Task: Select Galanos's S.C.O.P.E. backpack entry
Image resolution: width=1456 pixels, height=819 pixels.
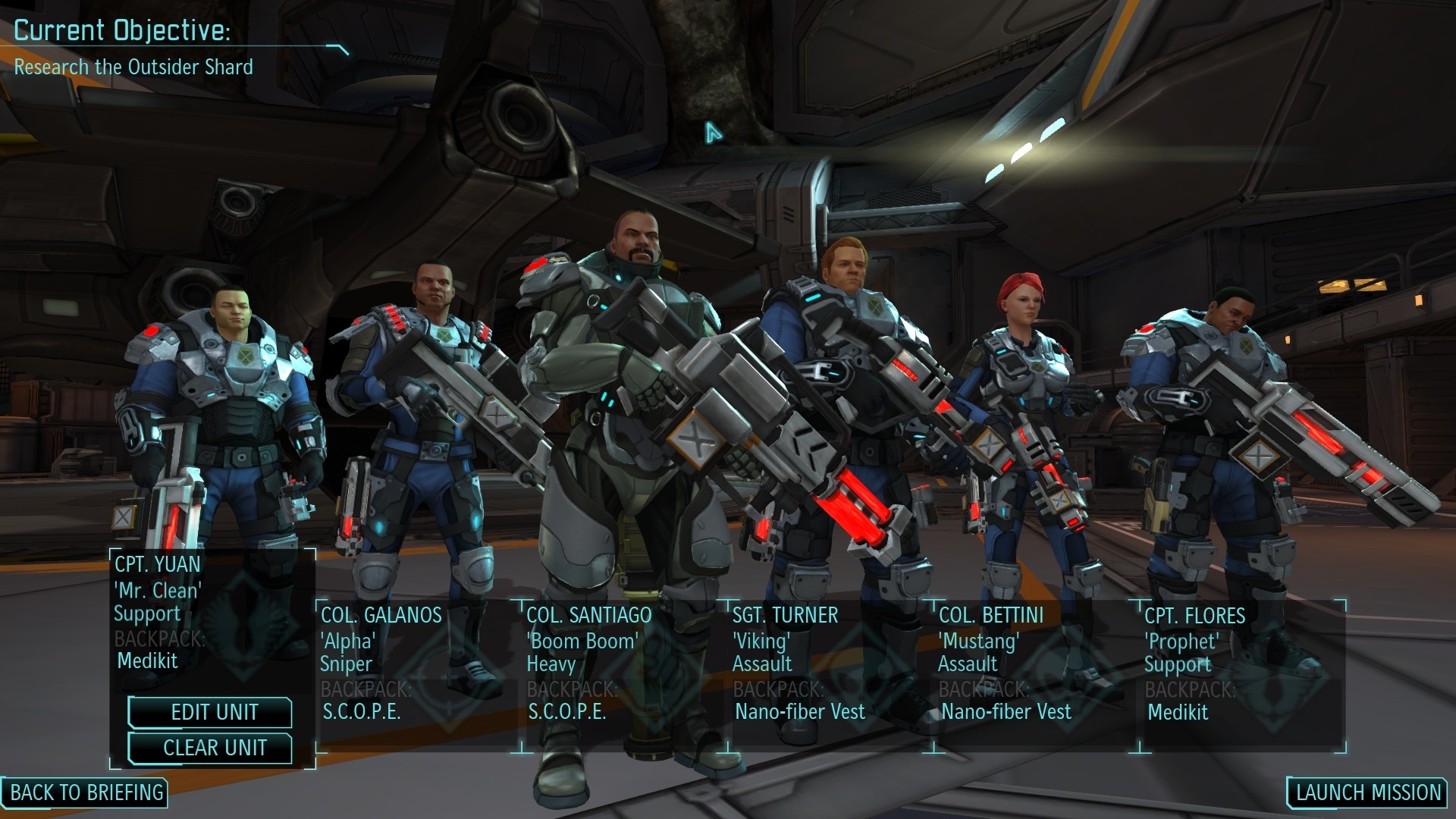Action: click(x=362, y=713)
